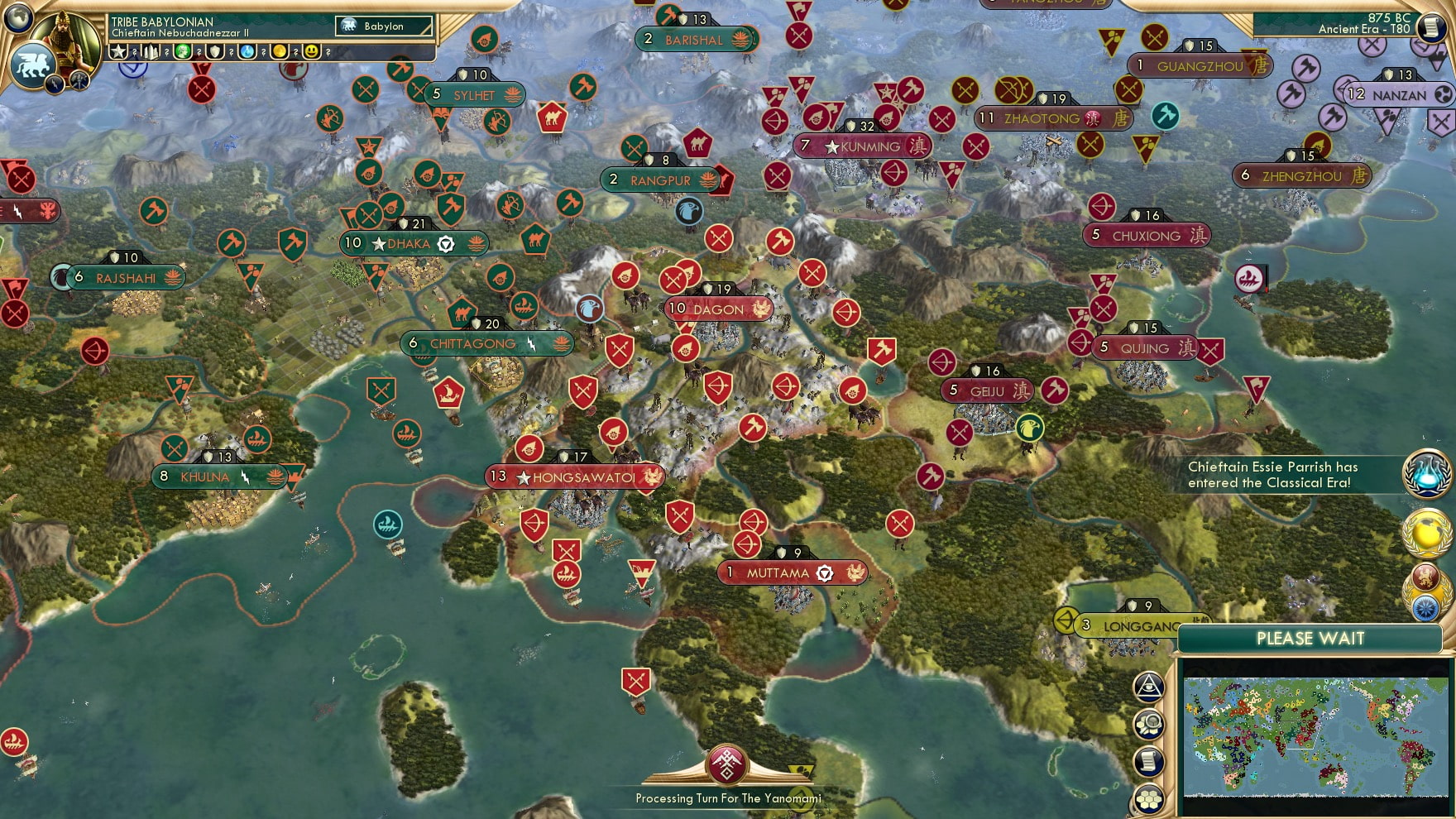Click the white star score icon
Viewport: 1456px width, 819px height.
point(119,52)
